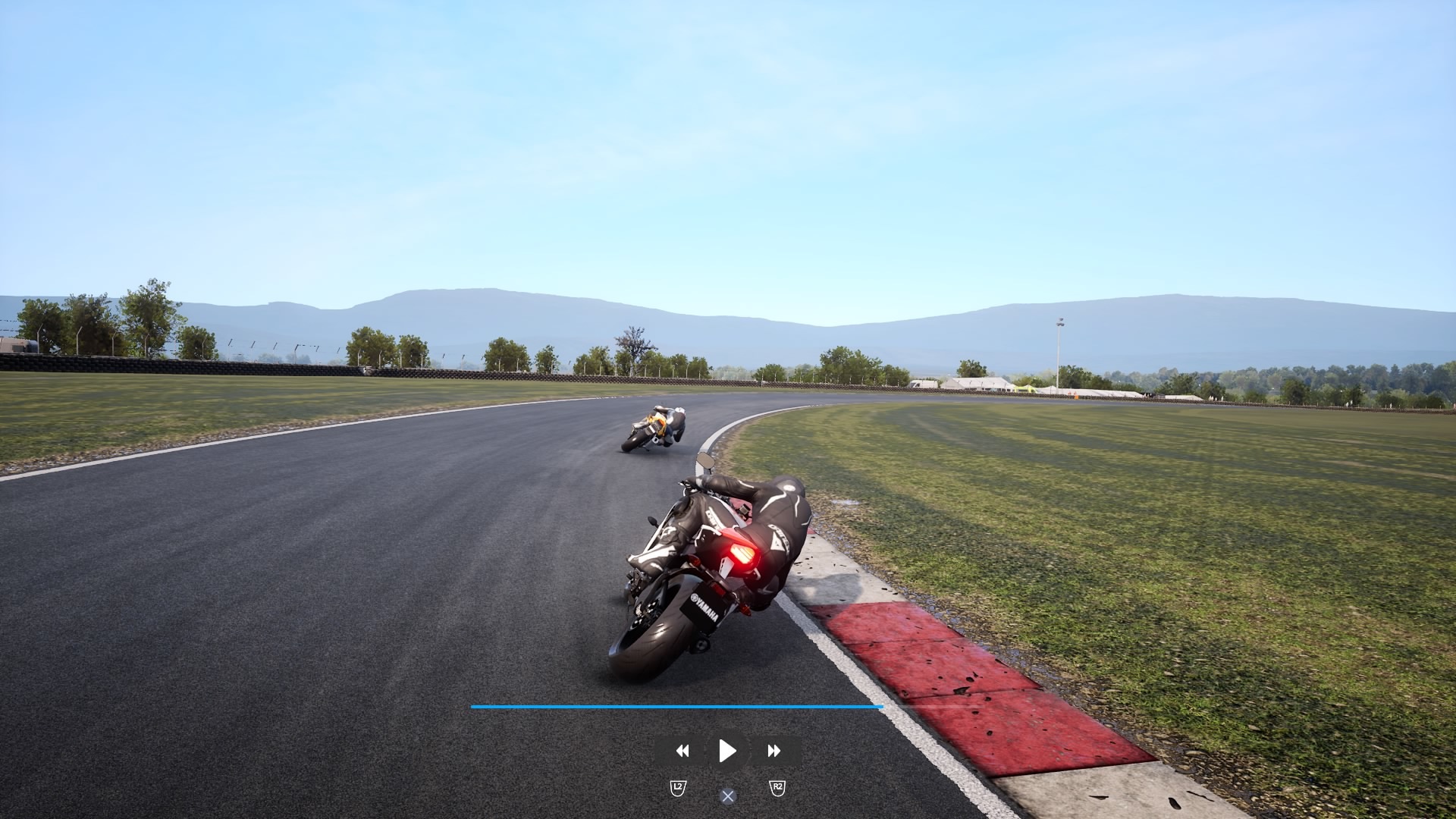Fast-forward the replay with the double-arrow button

tap(773, 751)
